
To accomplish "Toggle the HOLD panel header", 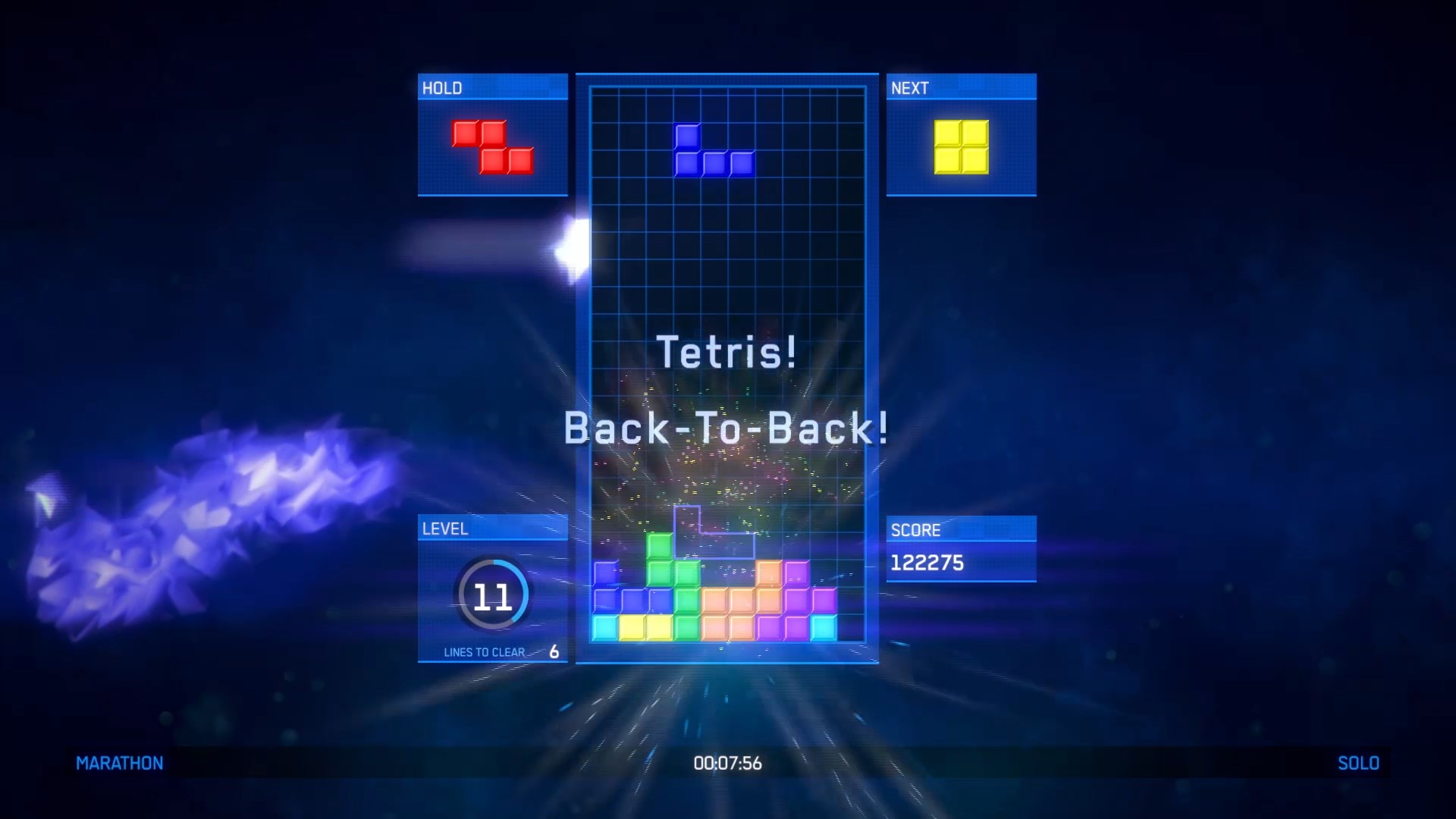I will click(492, 87).
